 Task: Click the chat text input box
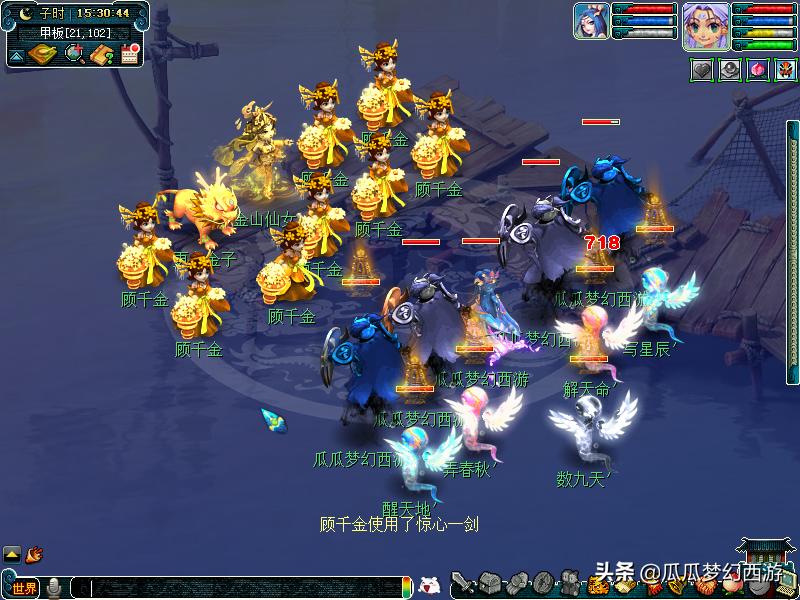240,588
